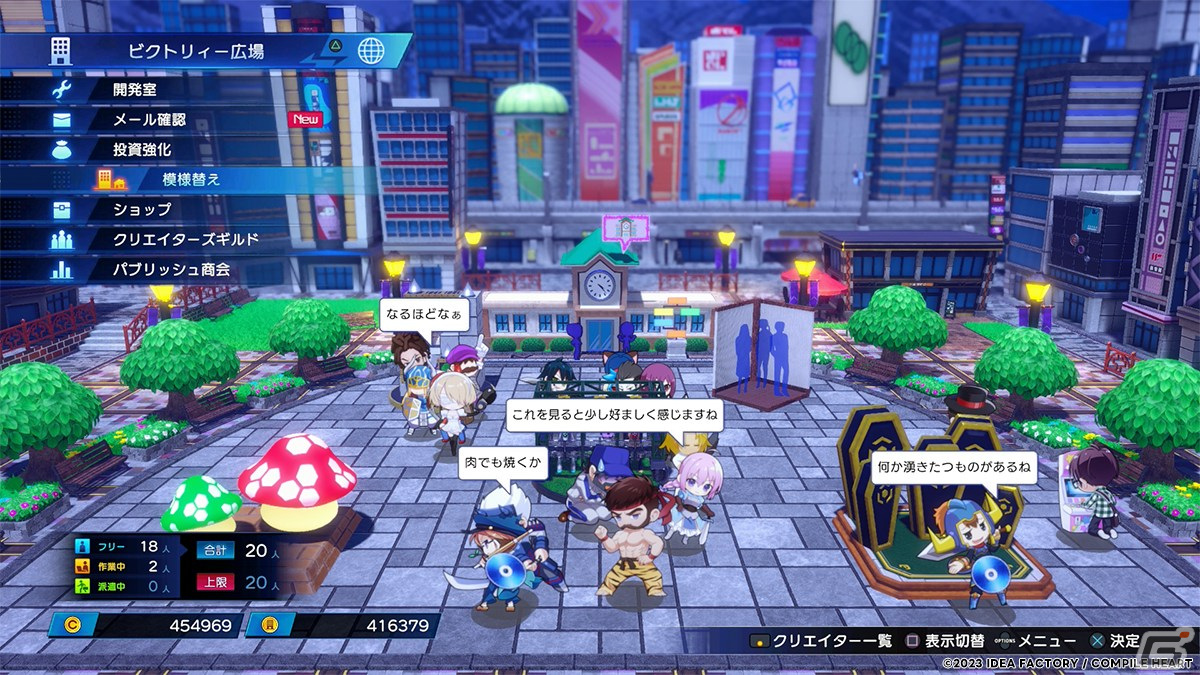Screen dimensions: 1200x675
Task: Select the highlighted 模様替え entry
Action: [x=191, y=180]
